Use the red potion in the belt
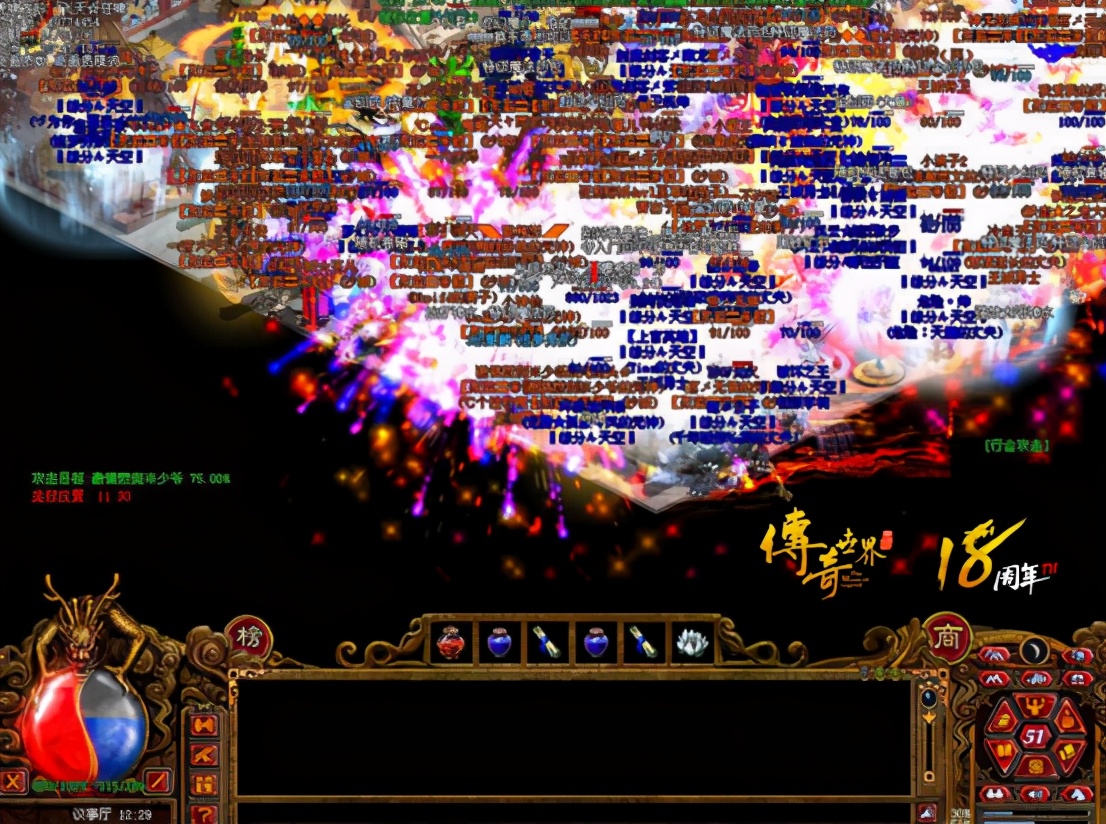 [x=451, y=642]
